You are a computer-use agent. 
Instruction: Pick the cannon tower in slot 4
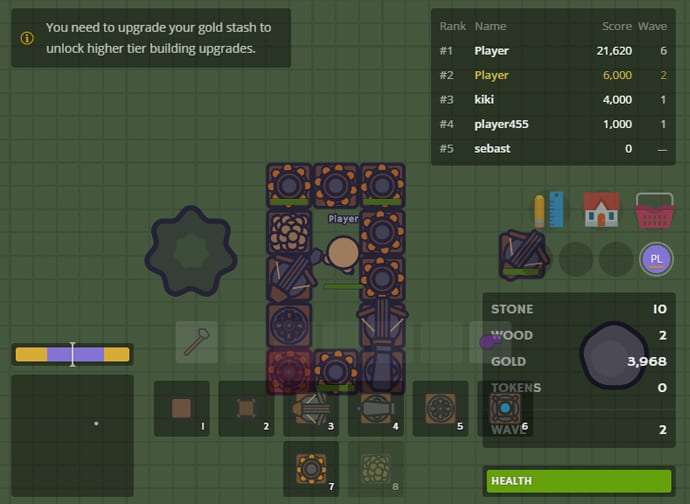click(376, 408)
